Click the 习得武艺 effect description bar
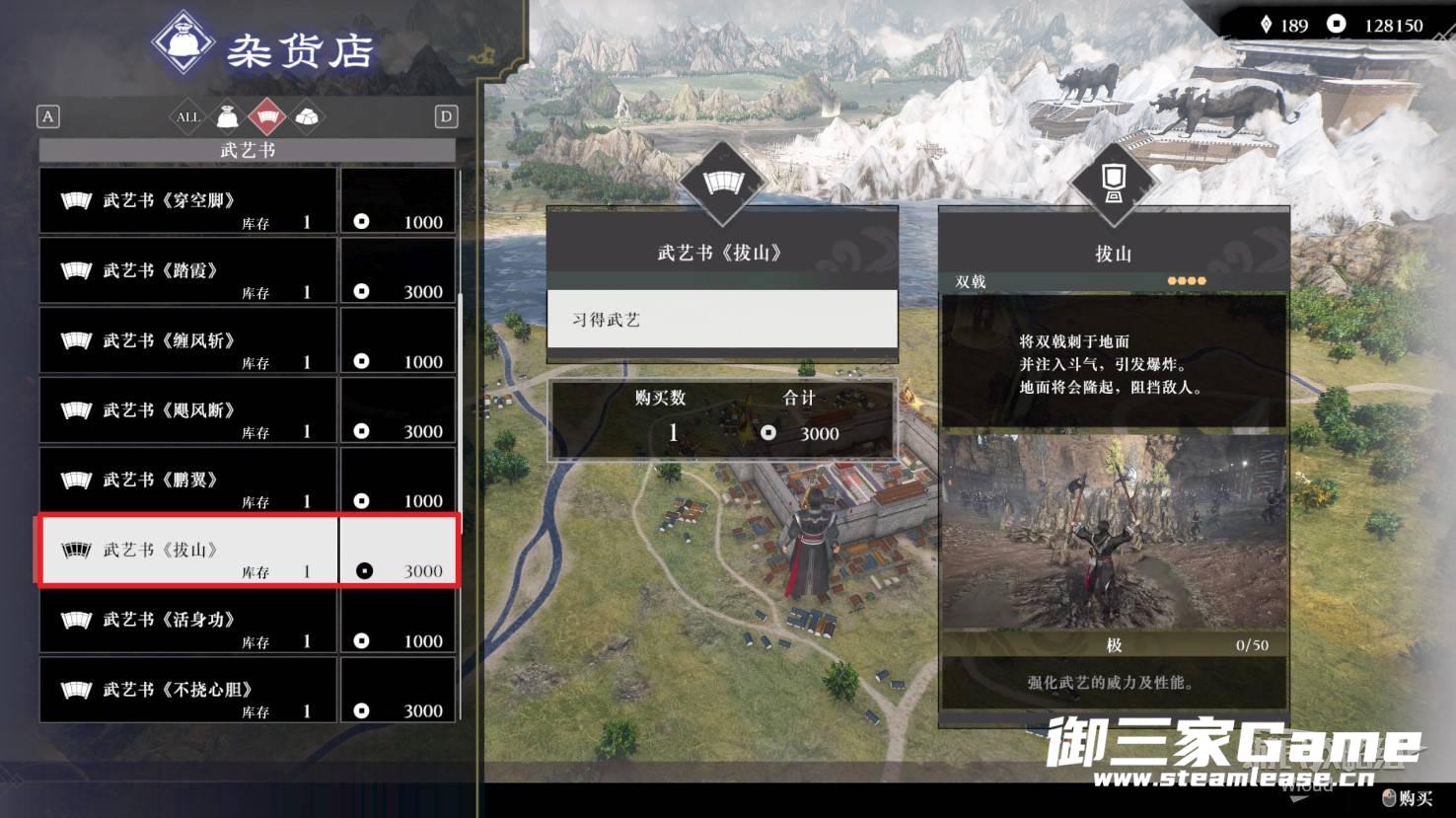This screenshot has height=818, width=1456. click(721, 320)
